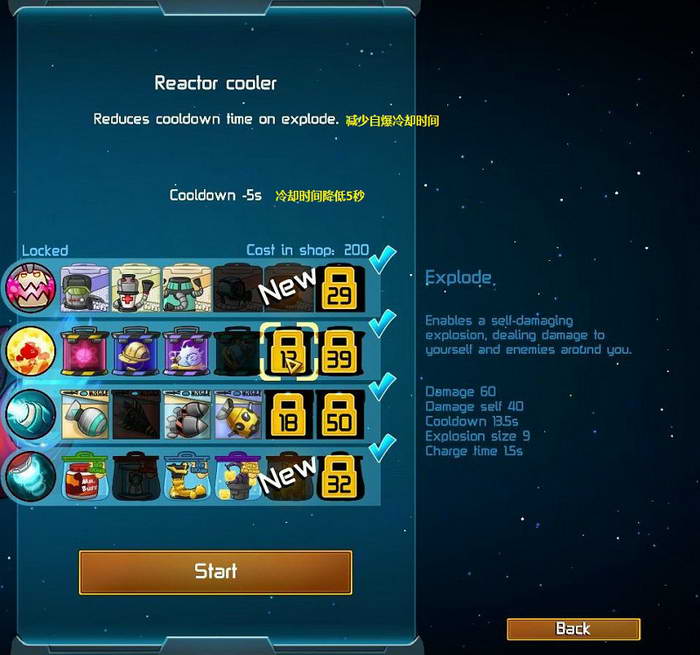Select the pink reactor container upgrade
This screenshot has width=700, height=655.
[85, 351]
